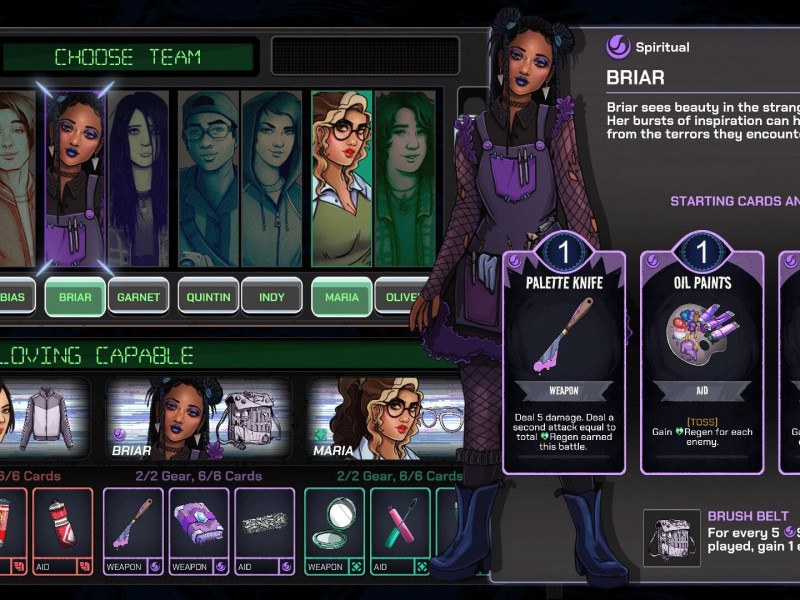This screenshot has height=600, width=800.
Task: Click Garnet's long dark-haired portrait
Action: pyautogui.click(x=138, y=180)
